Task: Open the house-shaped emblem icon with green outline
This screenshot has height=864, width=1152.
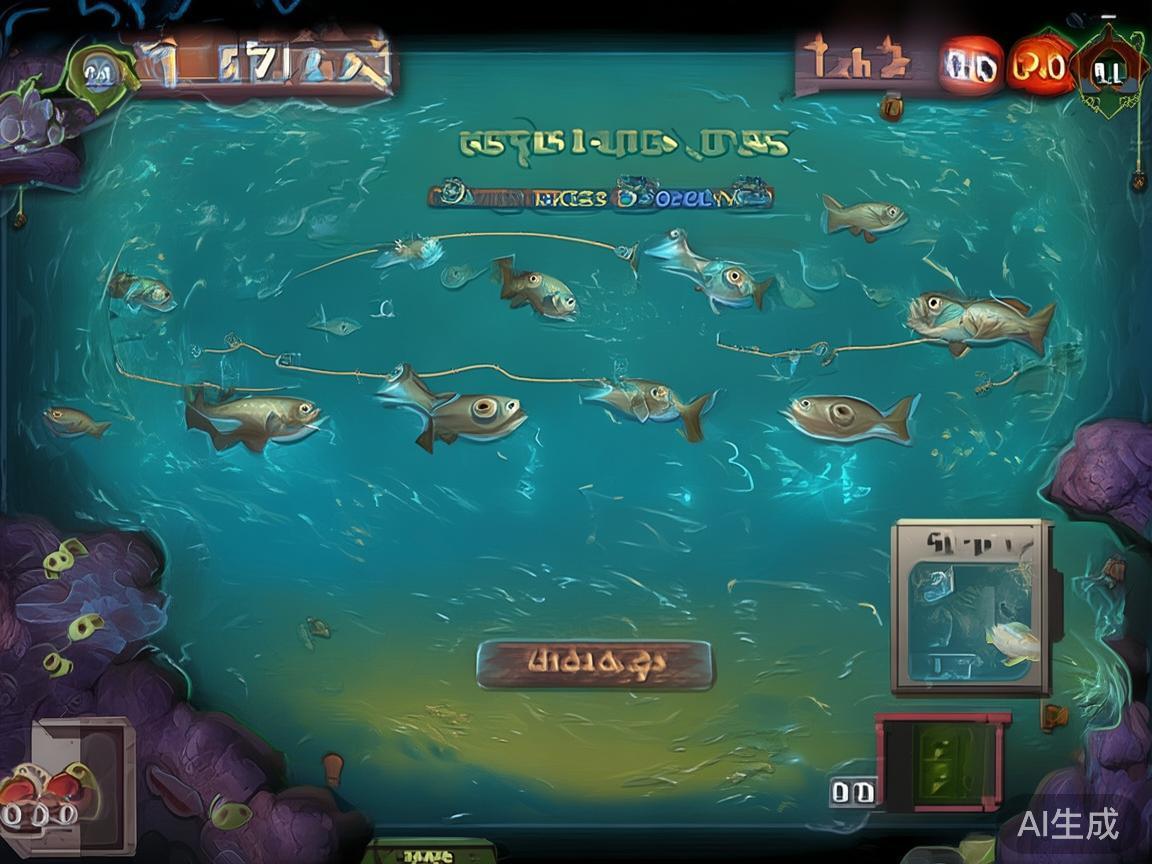Action: [x=1108, y=70]
